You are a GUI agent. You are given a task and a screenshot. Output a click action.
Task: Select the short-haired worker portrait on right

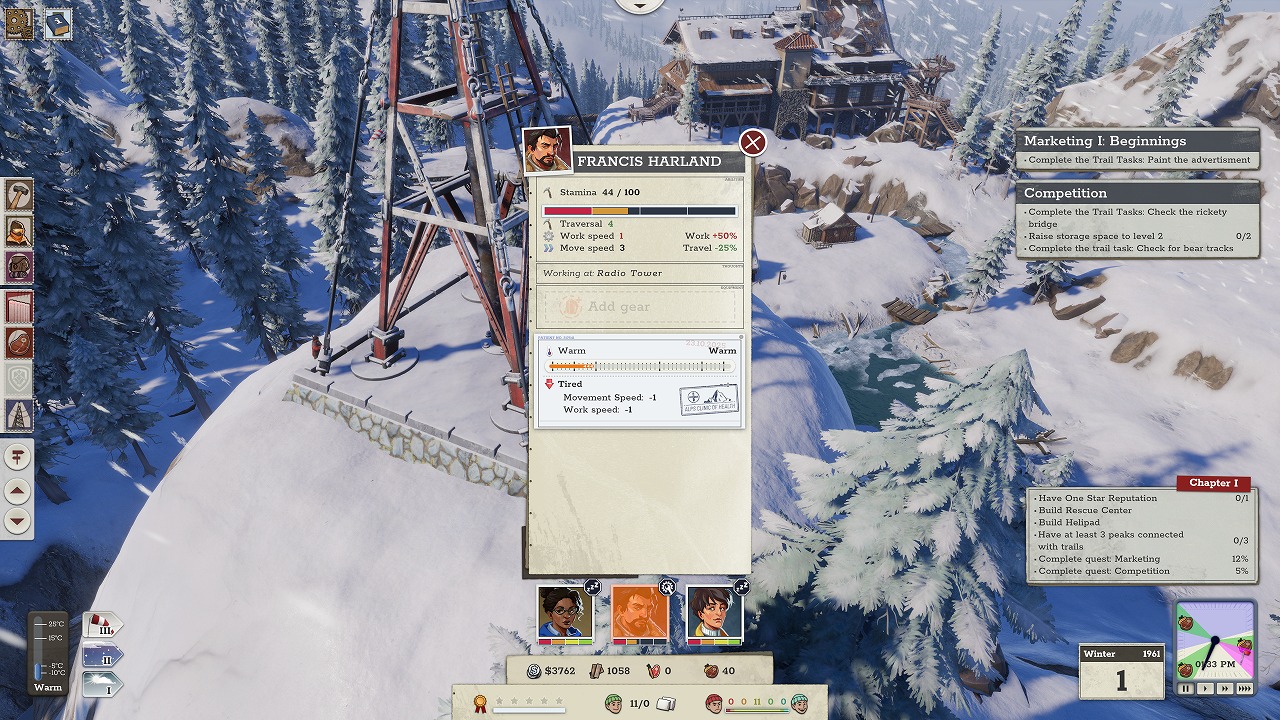click(714, 612)
